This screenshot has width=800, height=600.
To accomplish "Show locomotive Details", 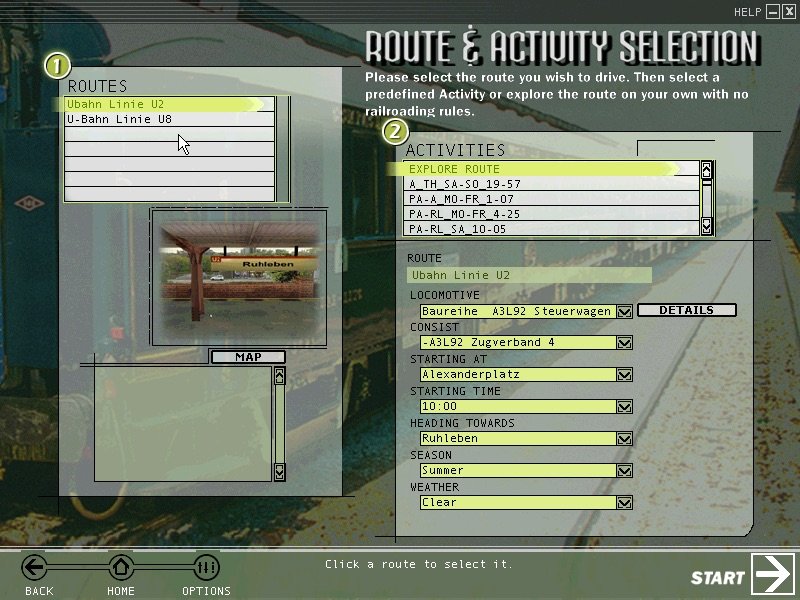I will point(686,310).
